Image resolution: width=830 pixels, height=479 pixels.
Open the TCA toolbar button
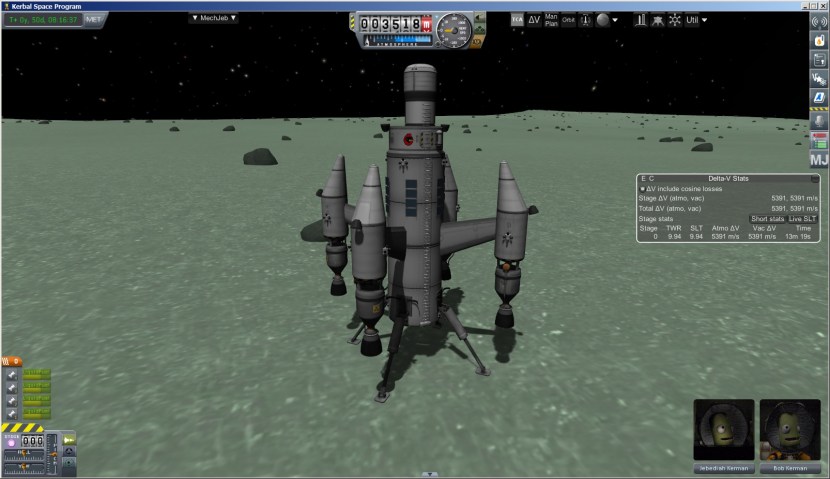point(517,19)
